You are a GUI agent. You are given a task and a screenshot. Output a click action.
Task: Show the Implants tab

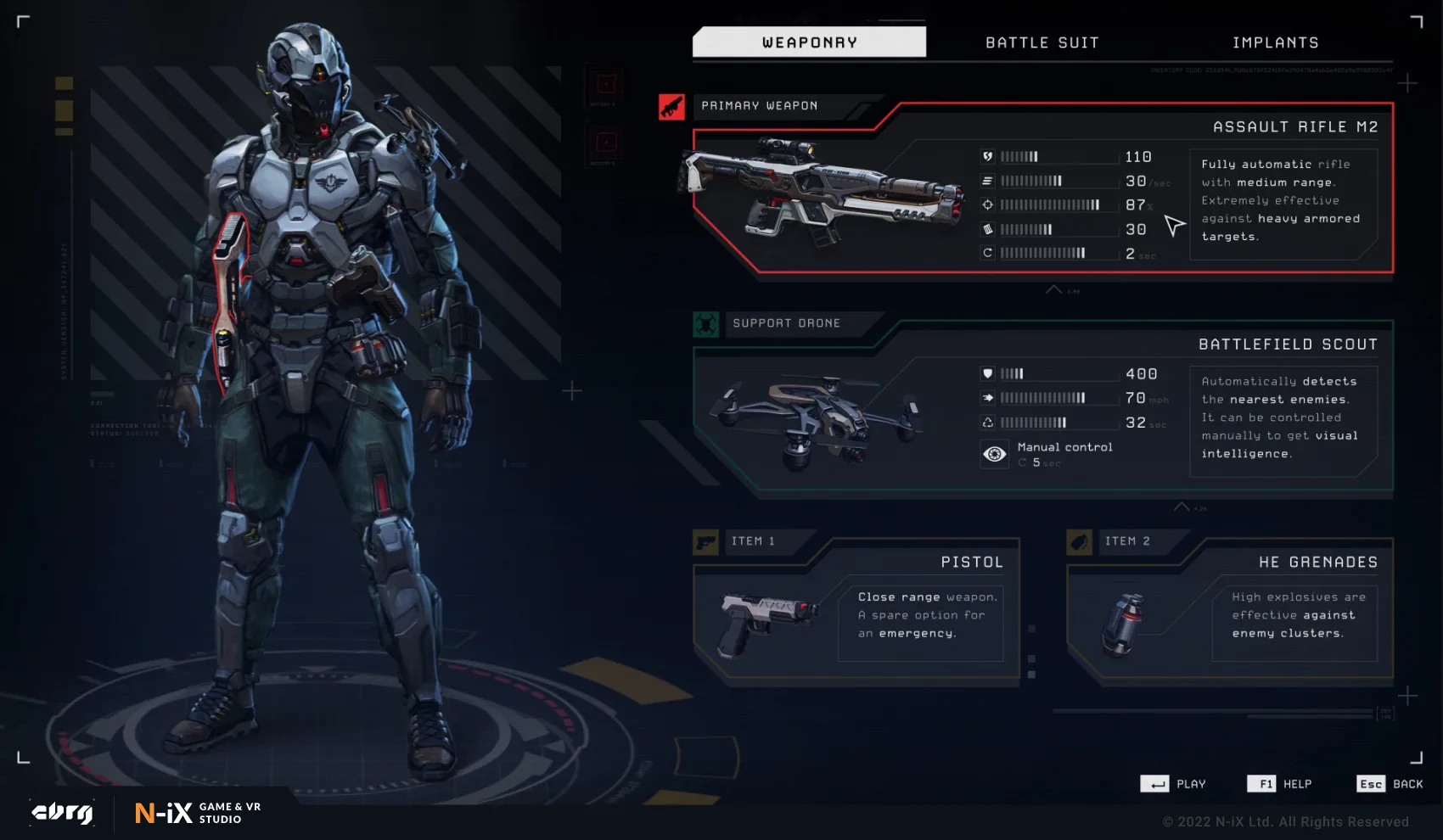1275,42
